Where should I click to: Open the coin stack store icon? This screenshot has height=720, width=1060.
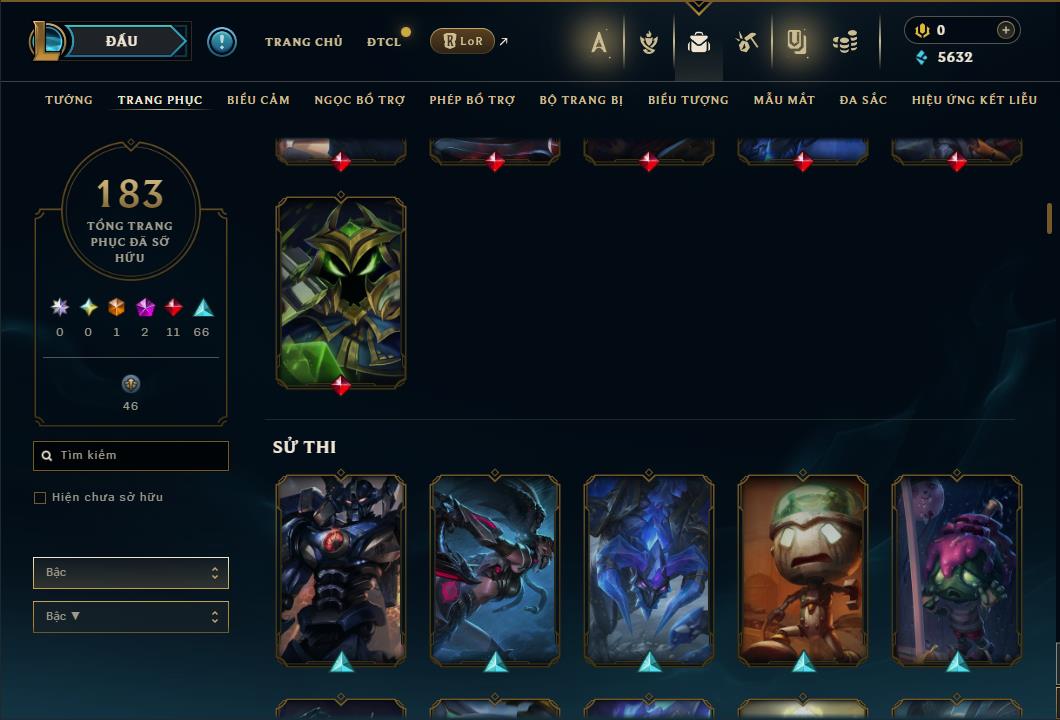(x=846, y=42)
